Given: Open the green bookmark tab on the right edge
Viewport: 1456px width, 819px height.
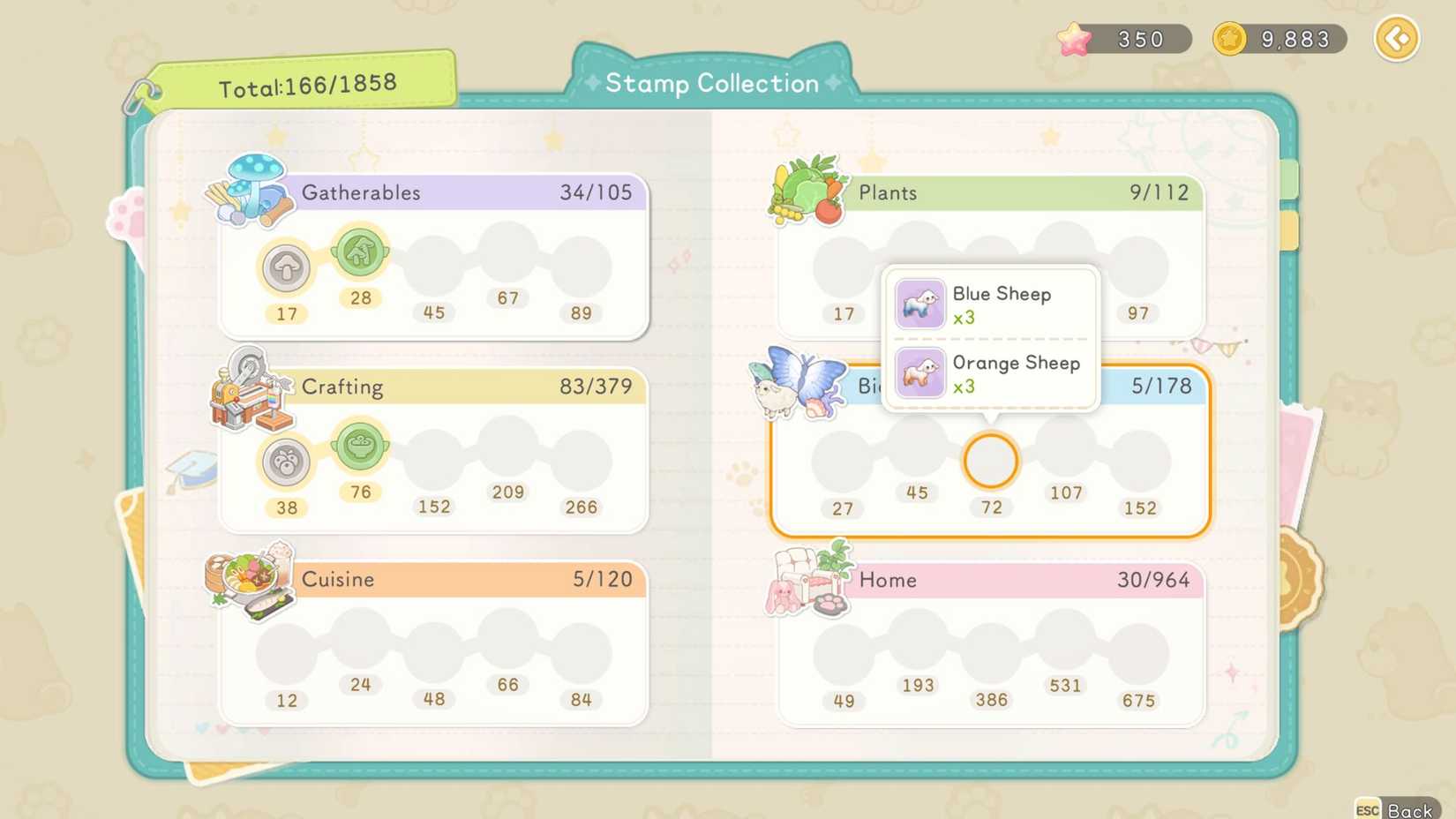Looking at the screenshot, I should coord(1288,178).
